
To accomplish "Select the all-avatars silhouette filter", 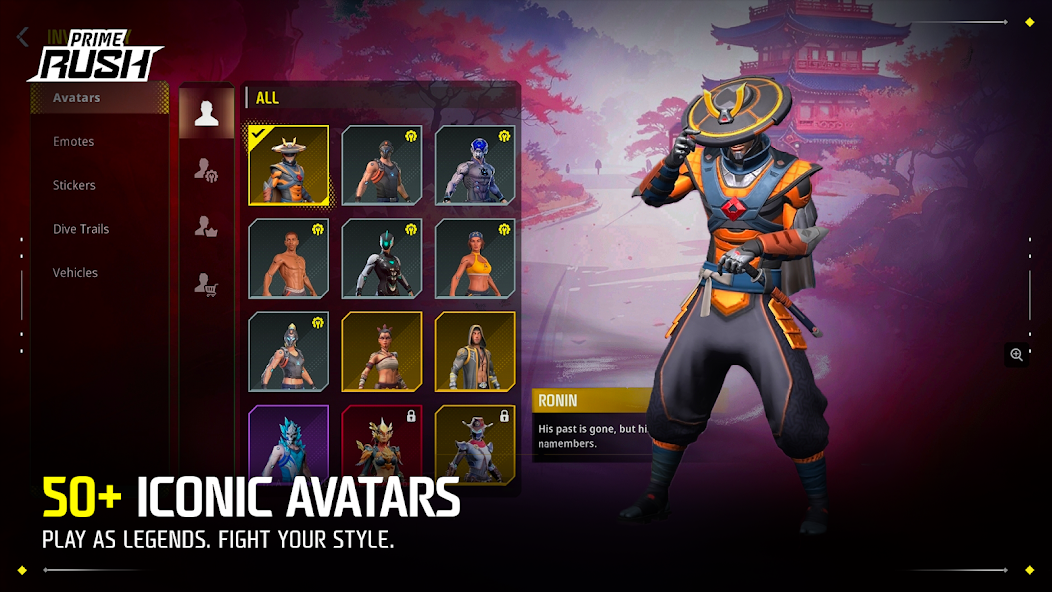I will click(207, 113).
